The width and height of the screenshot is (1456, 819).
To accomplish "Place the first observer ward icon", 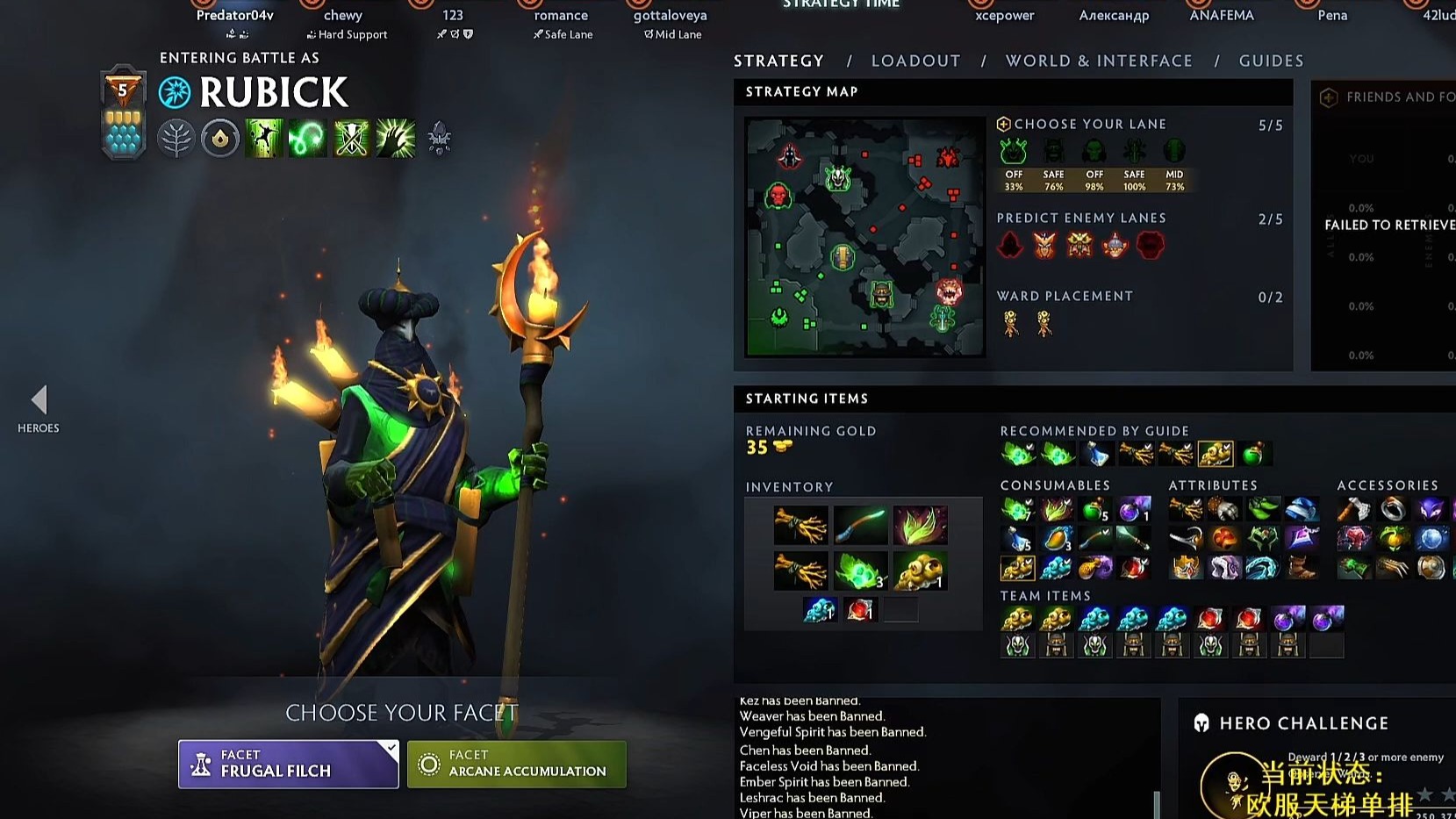I will pos(1011,324).
